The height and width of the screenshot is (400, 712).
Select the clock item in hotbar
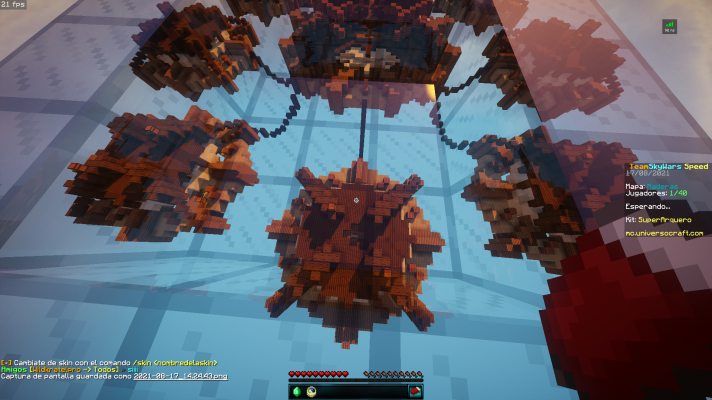[x=311, y=390]
